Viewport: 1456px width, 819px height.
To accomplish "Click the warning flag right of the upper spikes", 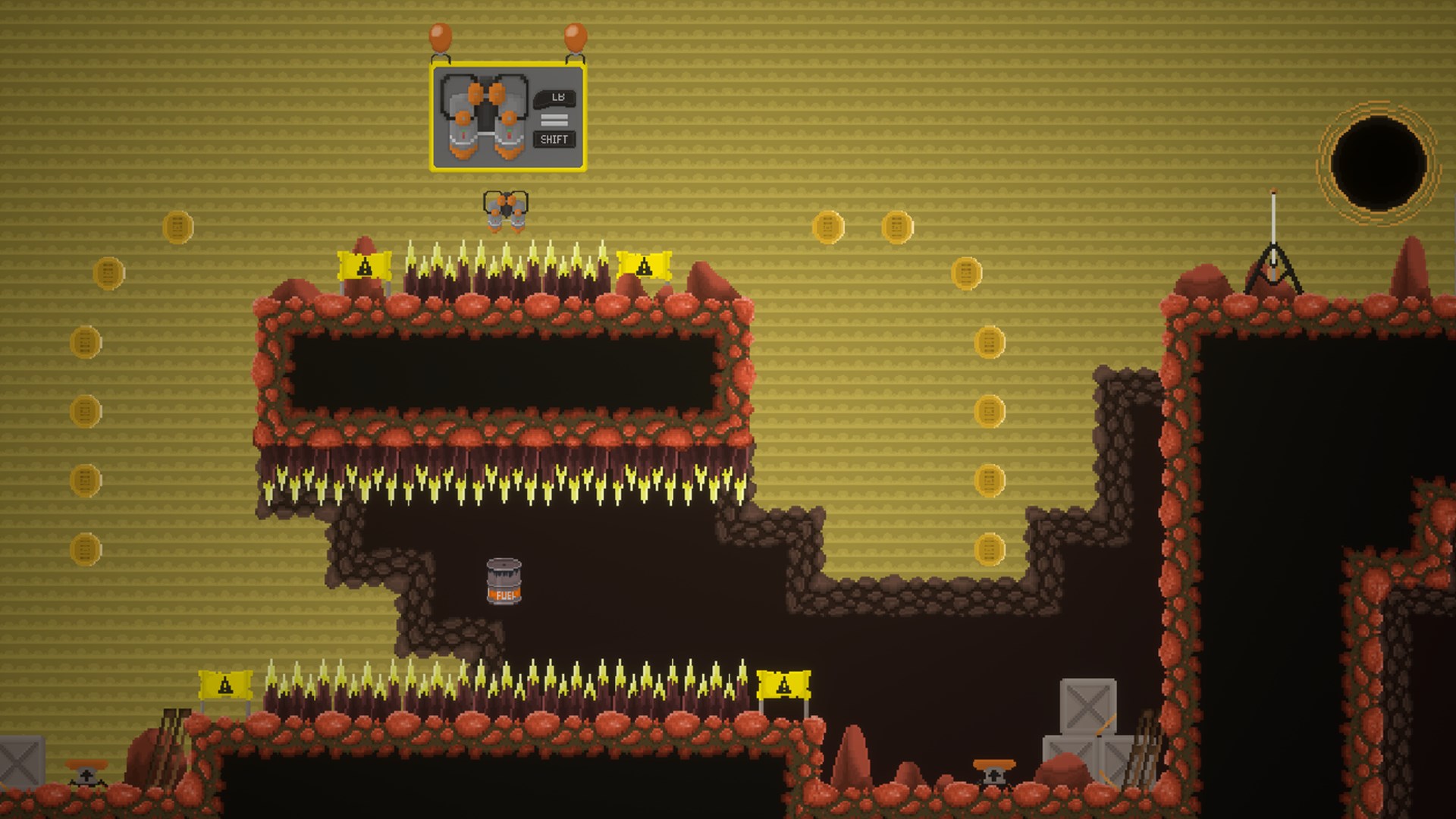I will coord(643,265).
